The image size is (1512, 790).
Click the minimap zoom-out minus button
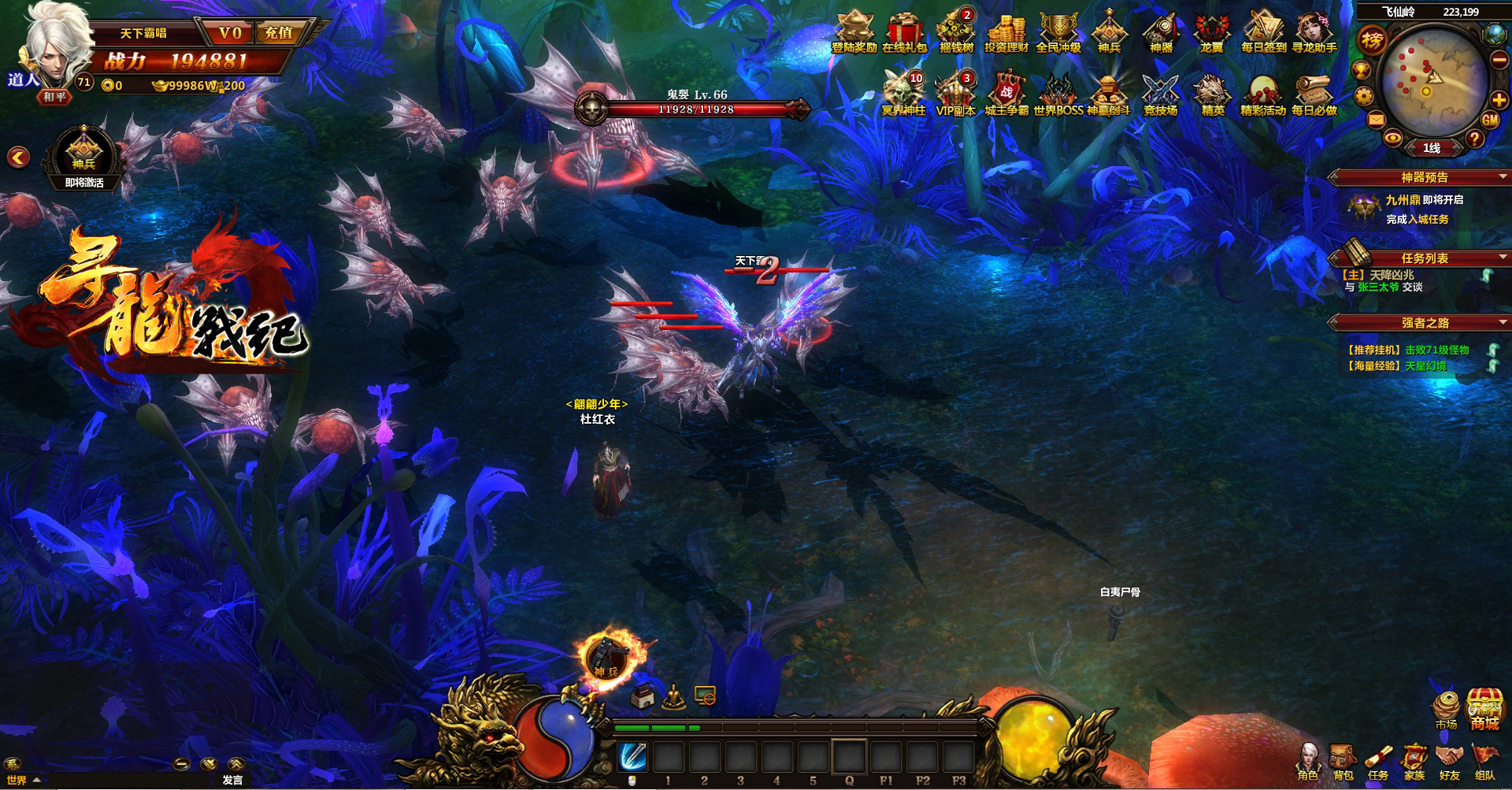tap(1499, 60)
